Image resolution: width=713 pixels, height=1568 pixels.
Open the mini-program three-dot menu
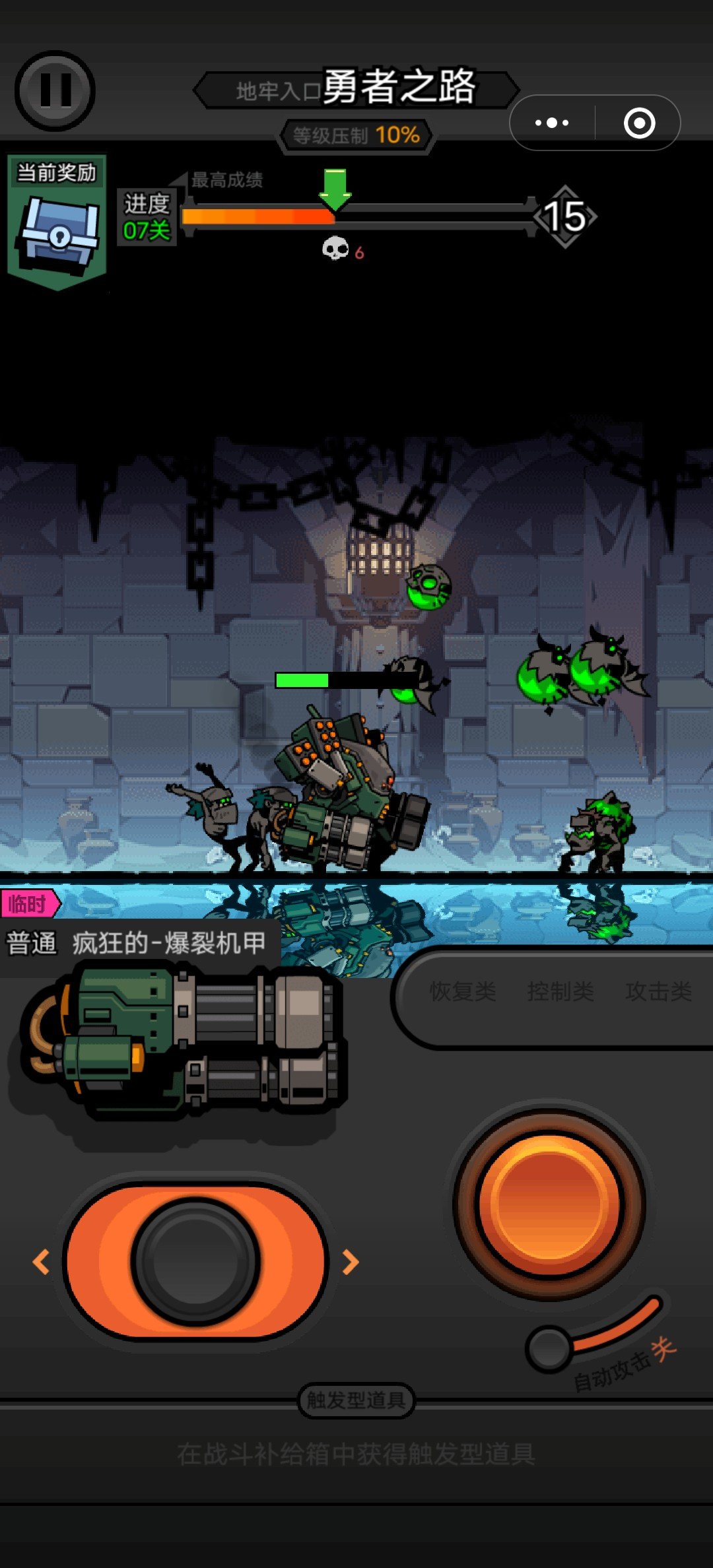(552, 123)
